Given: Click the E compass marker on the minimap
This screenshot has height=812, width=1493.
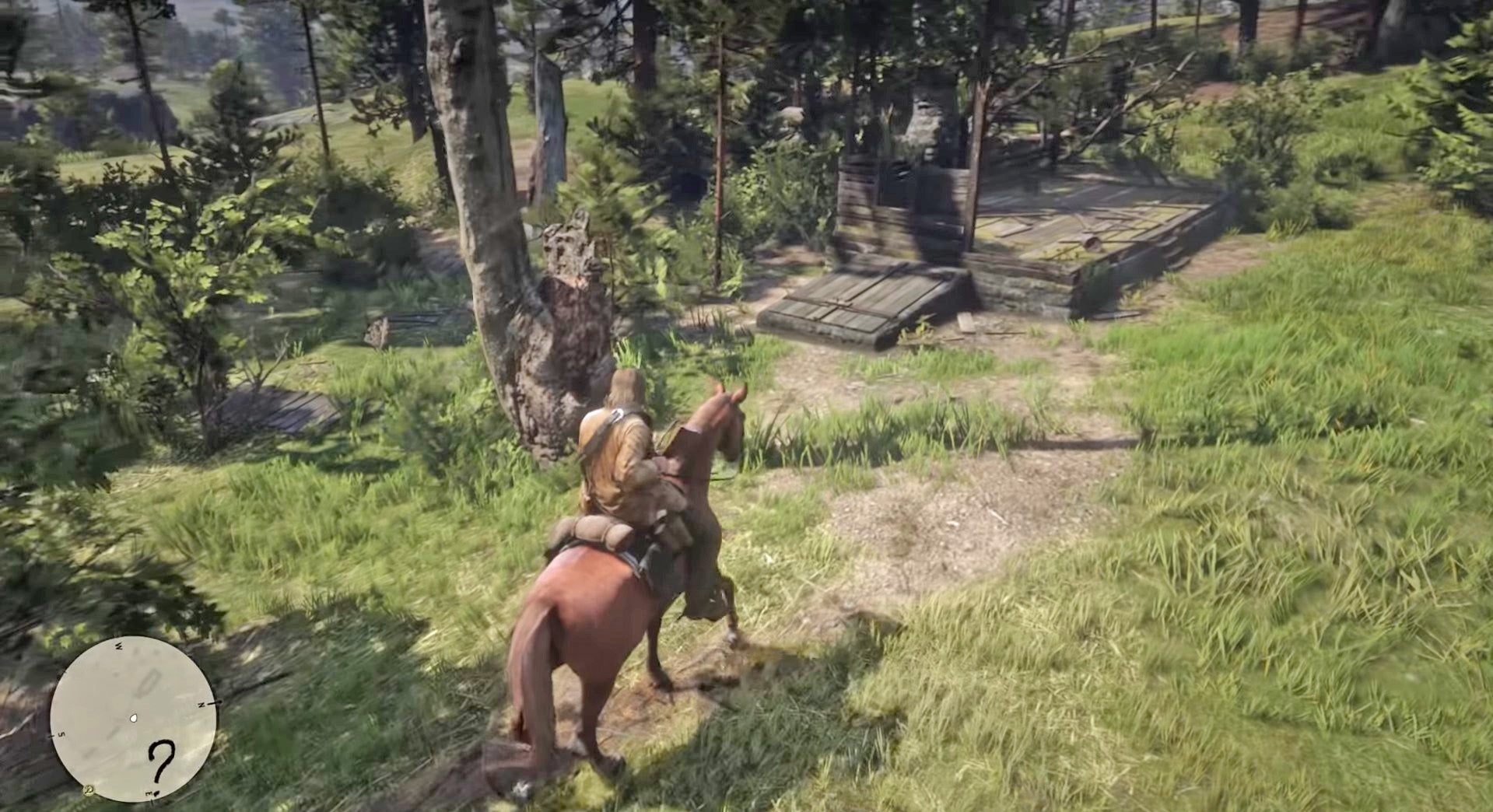Looking at the screenshot, I should 149,792.
